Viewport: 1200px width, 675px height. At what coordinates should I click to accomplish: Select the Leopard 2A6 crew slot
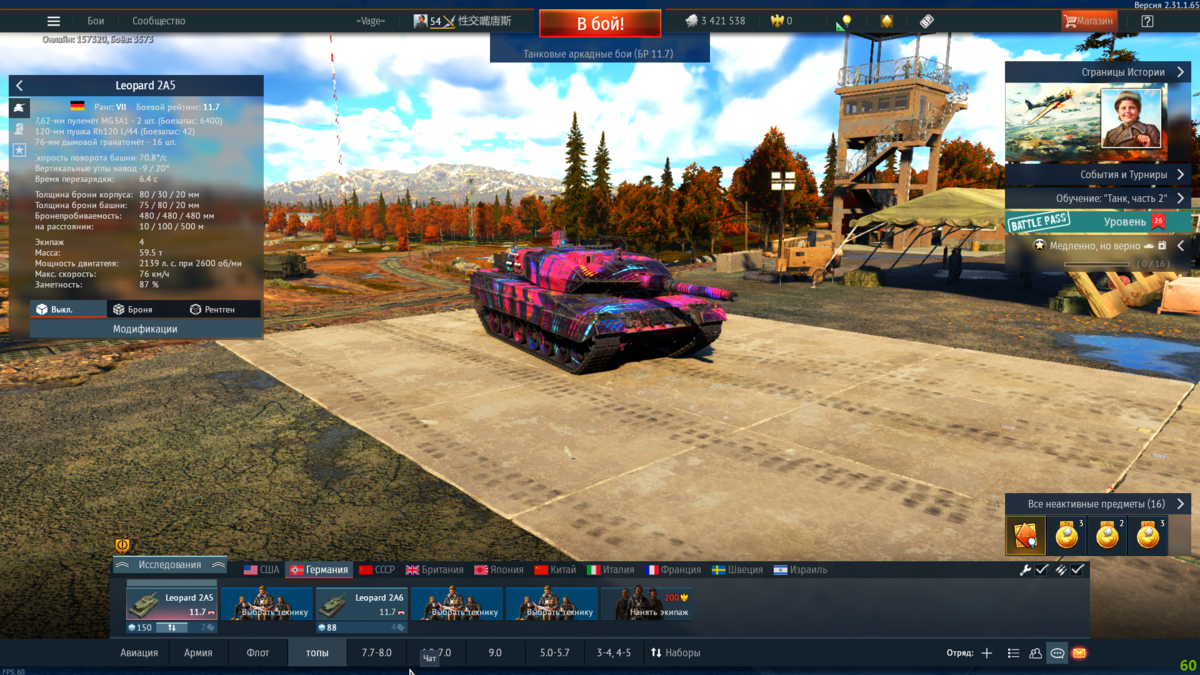362,605
